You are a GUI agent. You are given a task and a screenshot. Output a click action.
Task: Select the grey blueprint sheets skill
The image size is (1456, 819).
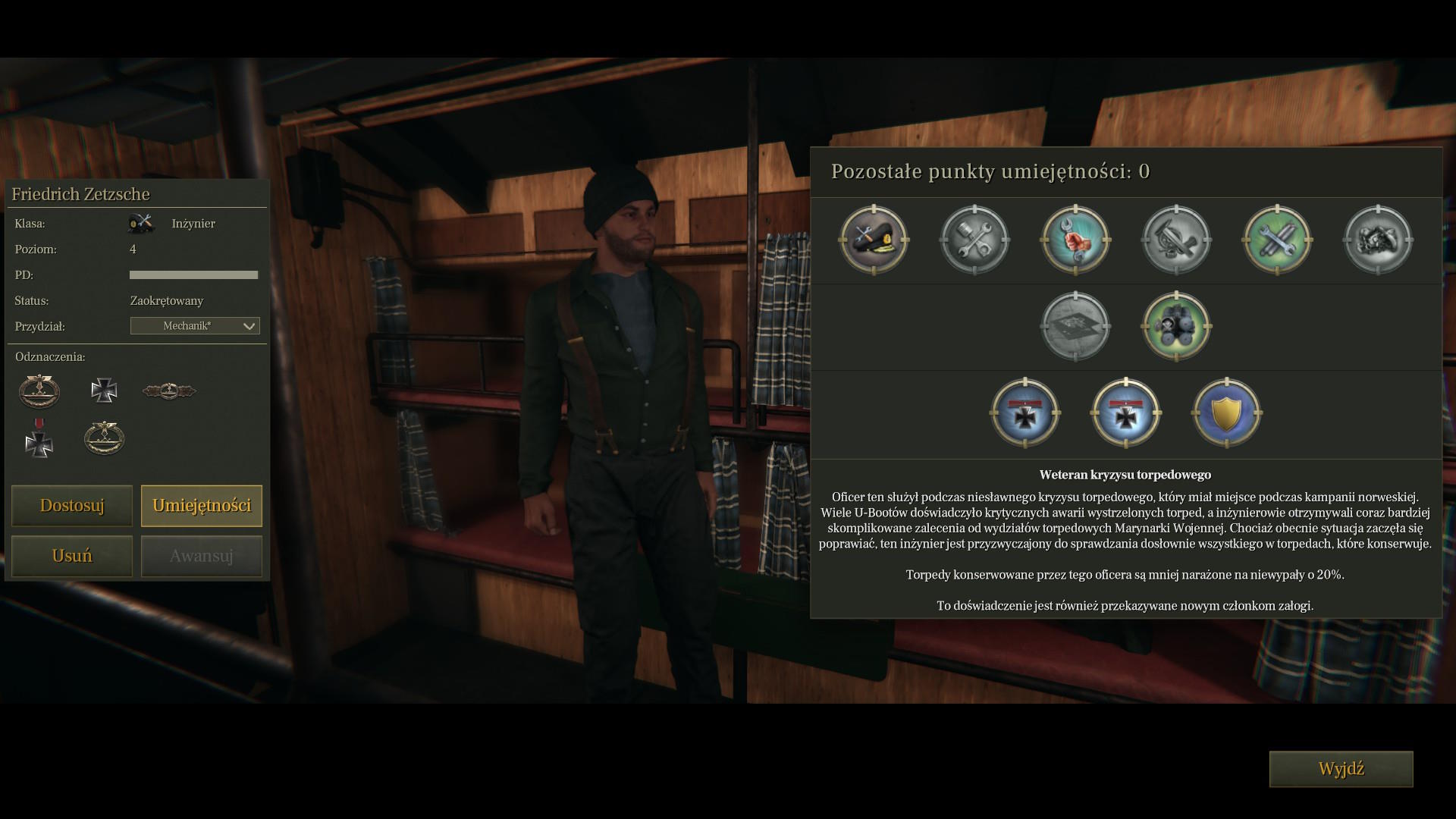pos(1075,327)
